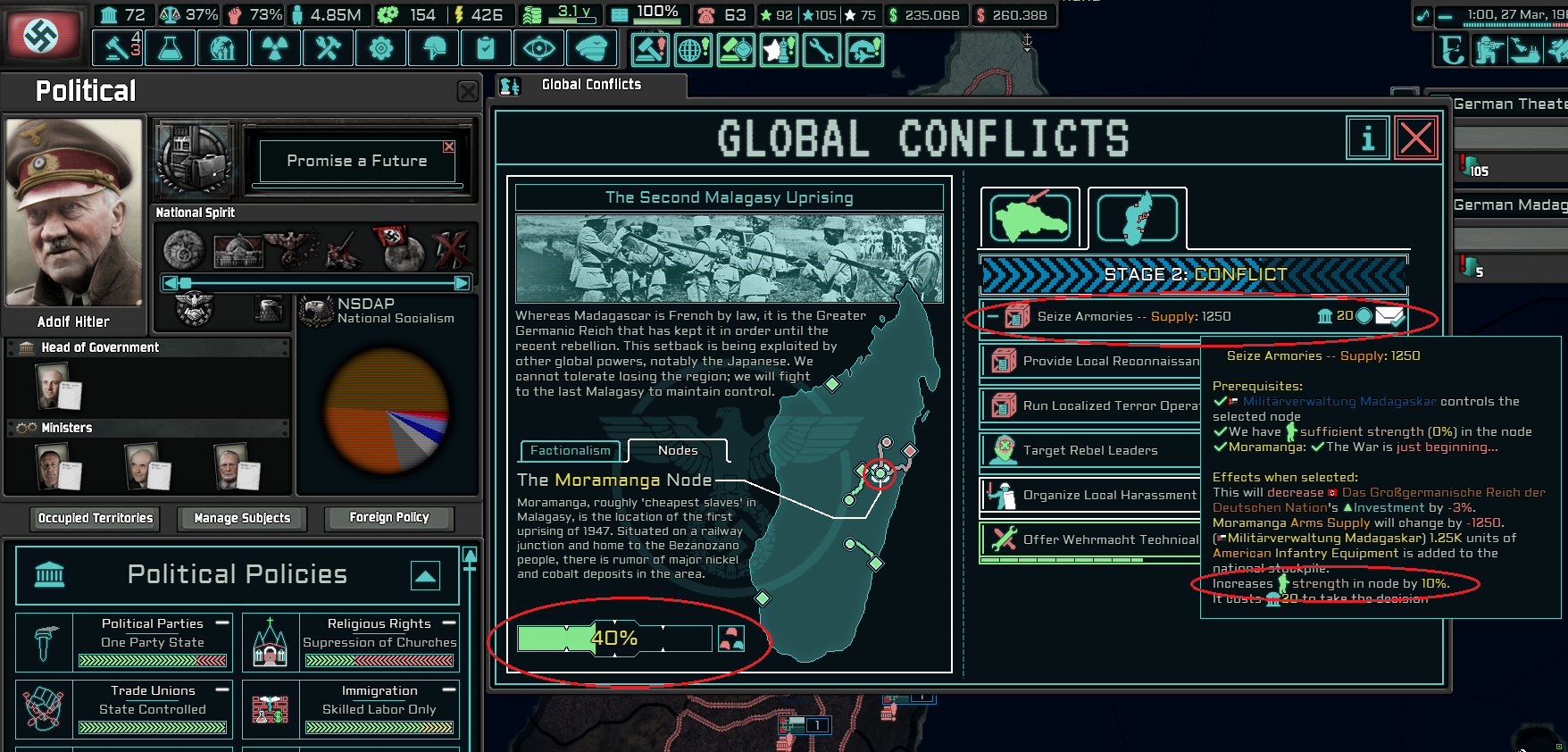Open intelligence with the eye icon
Image resolution: width=1568 pixels, height=752 pixels.
point(539,48)
